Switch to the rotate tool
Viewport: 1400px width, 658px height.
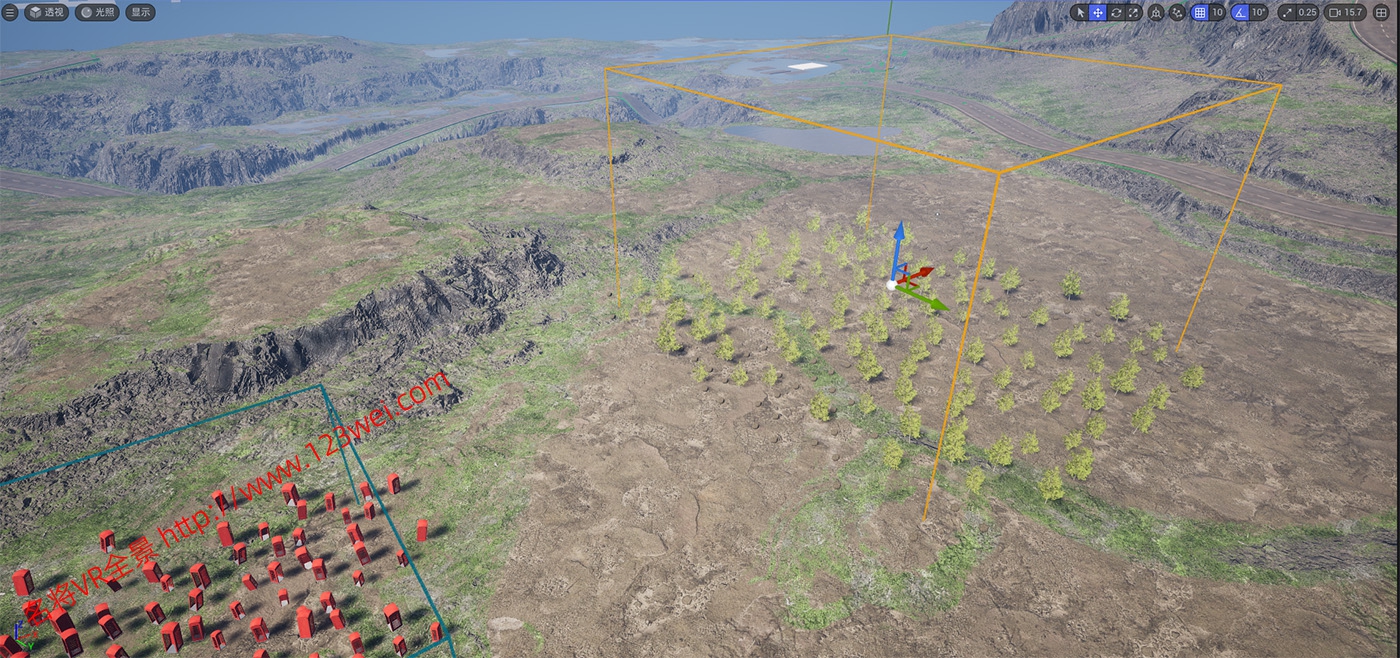tap(1115, 12)
